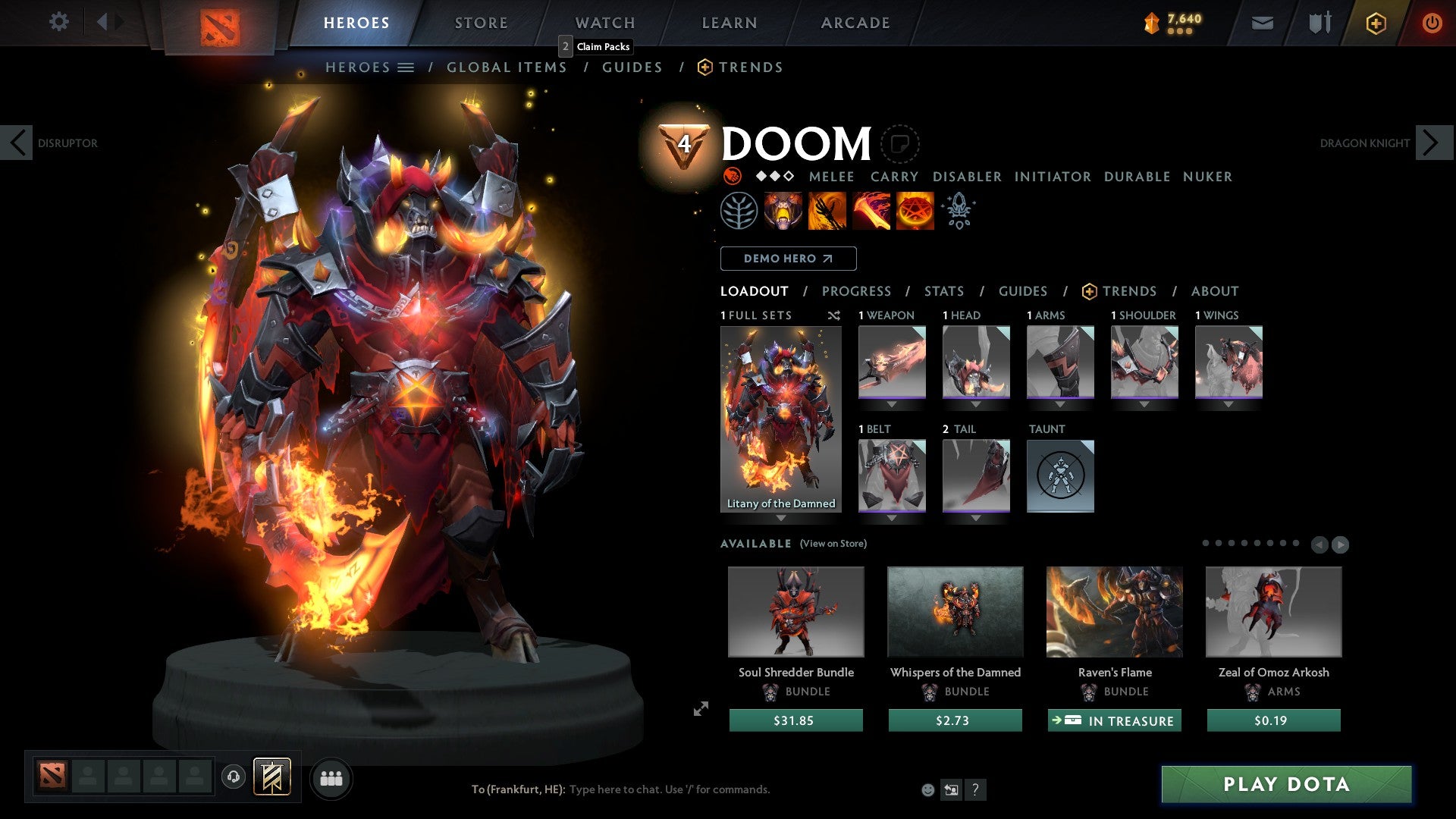Open the HEAD item slot dropdown arrow

[x=977, y=404]
